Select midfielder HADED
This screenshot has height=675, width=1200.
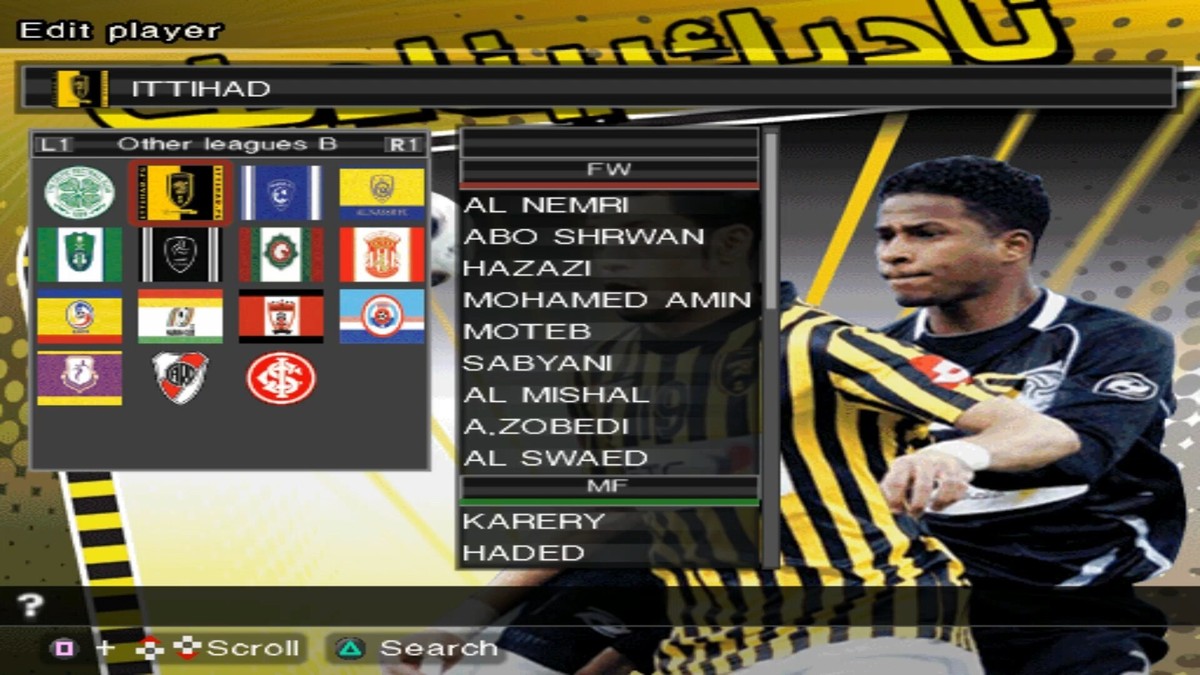(524, 553)
